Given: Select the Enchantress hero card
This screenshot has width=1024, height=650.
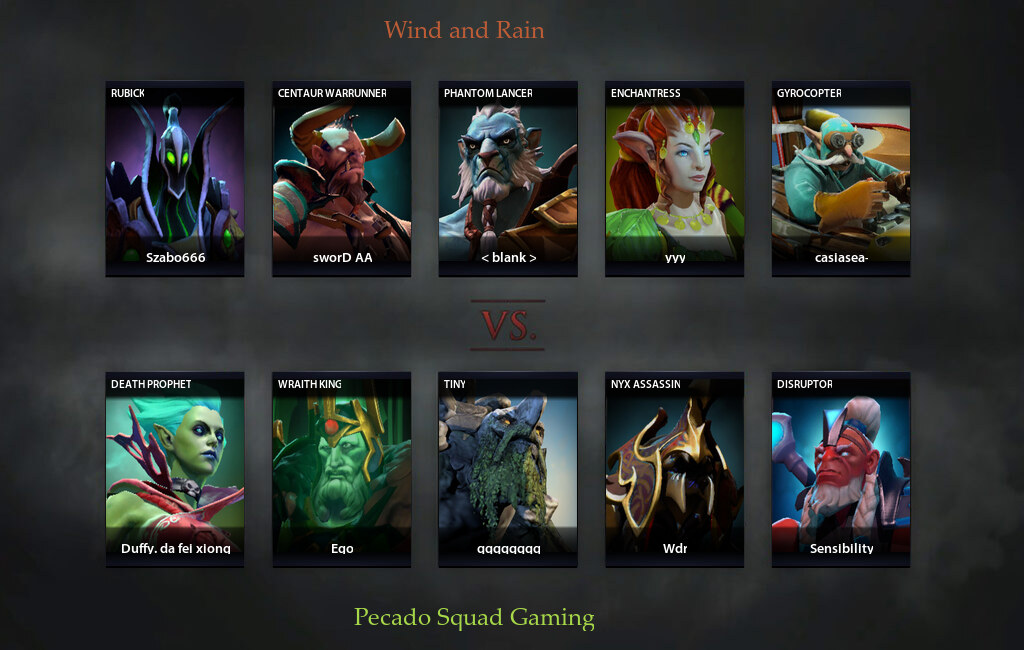Looking at the screenshot, I should click(674, 178).
